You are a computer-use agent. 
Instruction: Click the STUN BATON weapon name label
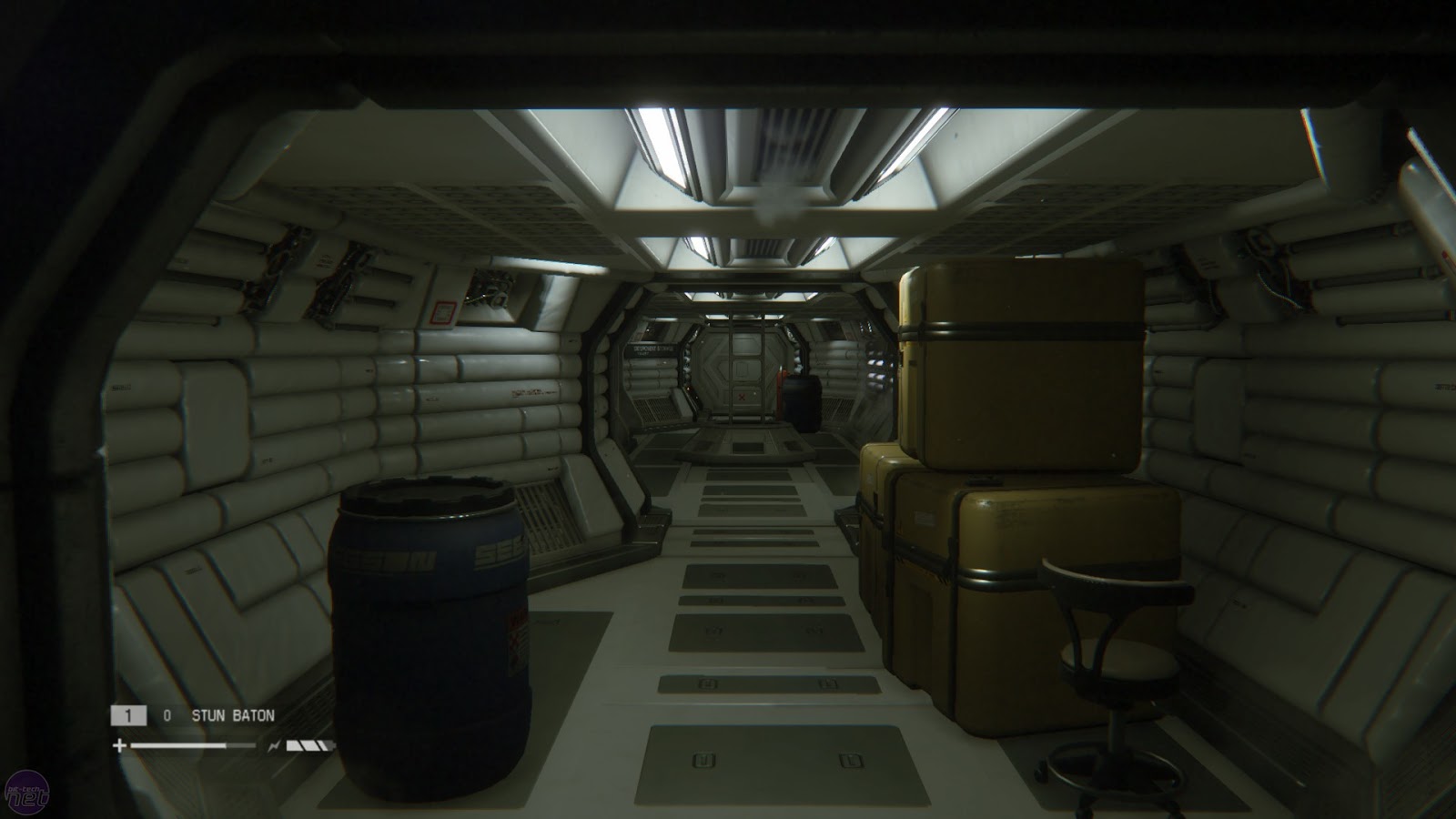(x=234, y=716)
